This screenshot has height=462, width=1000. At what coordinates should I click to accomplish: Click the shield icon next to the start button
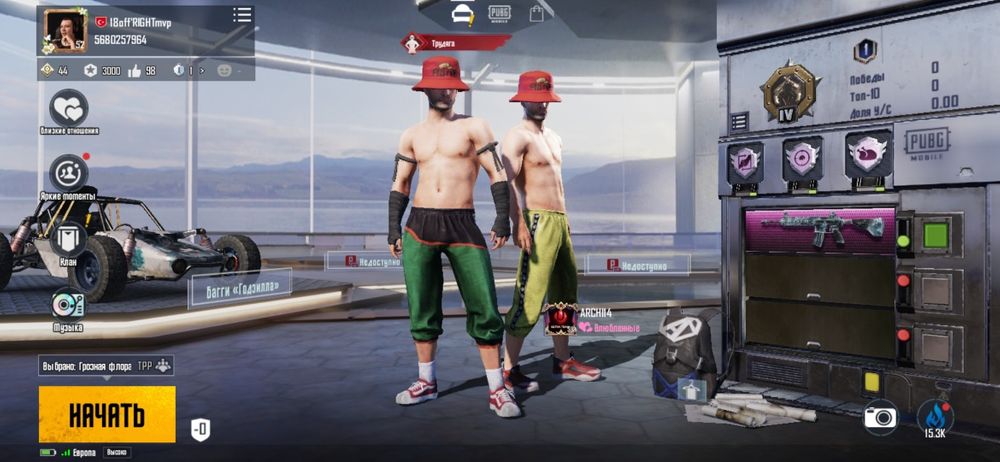tap(200, 430)
